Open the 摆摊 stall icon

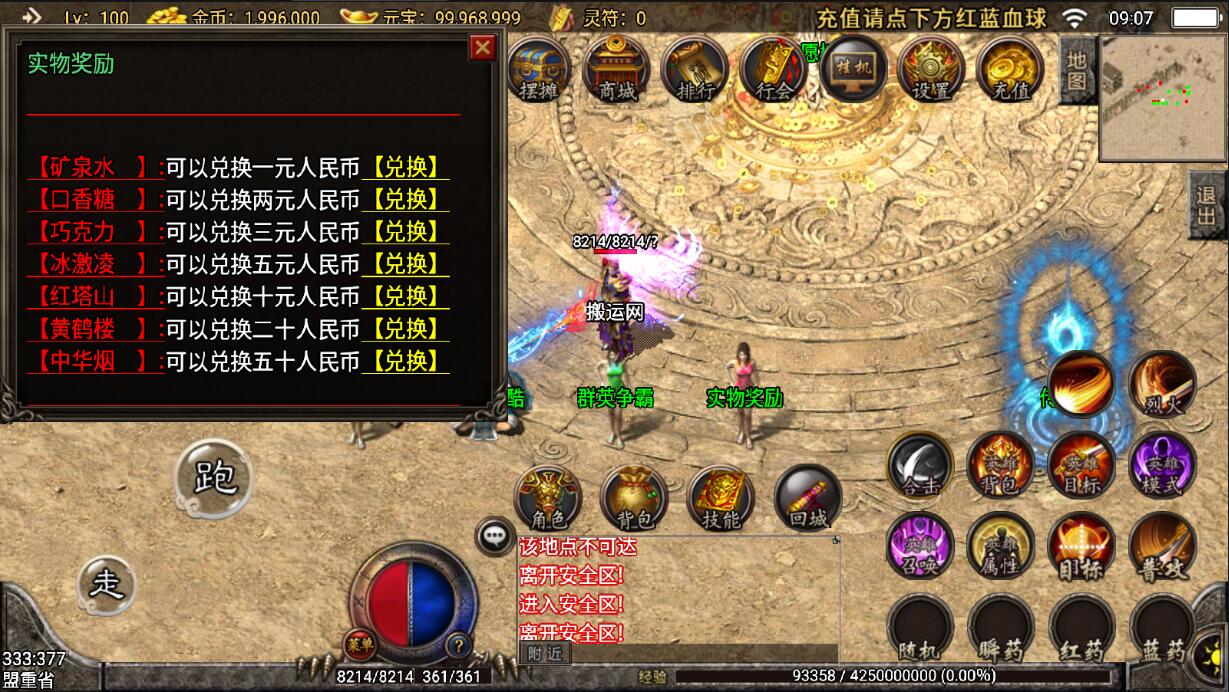point(539,69)
